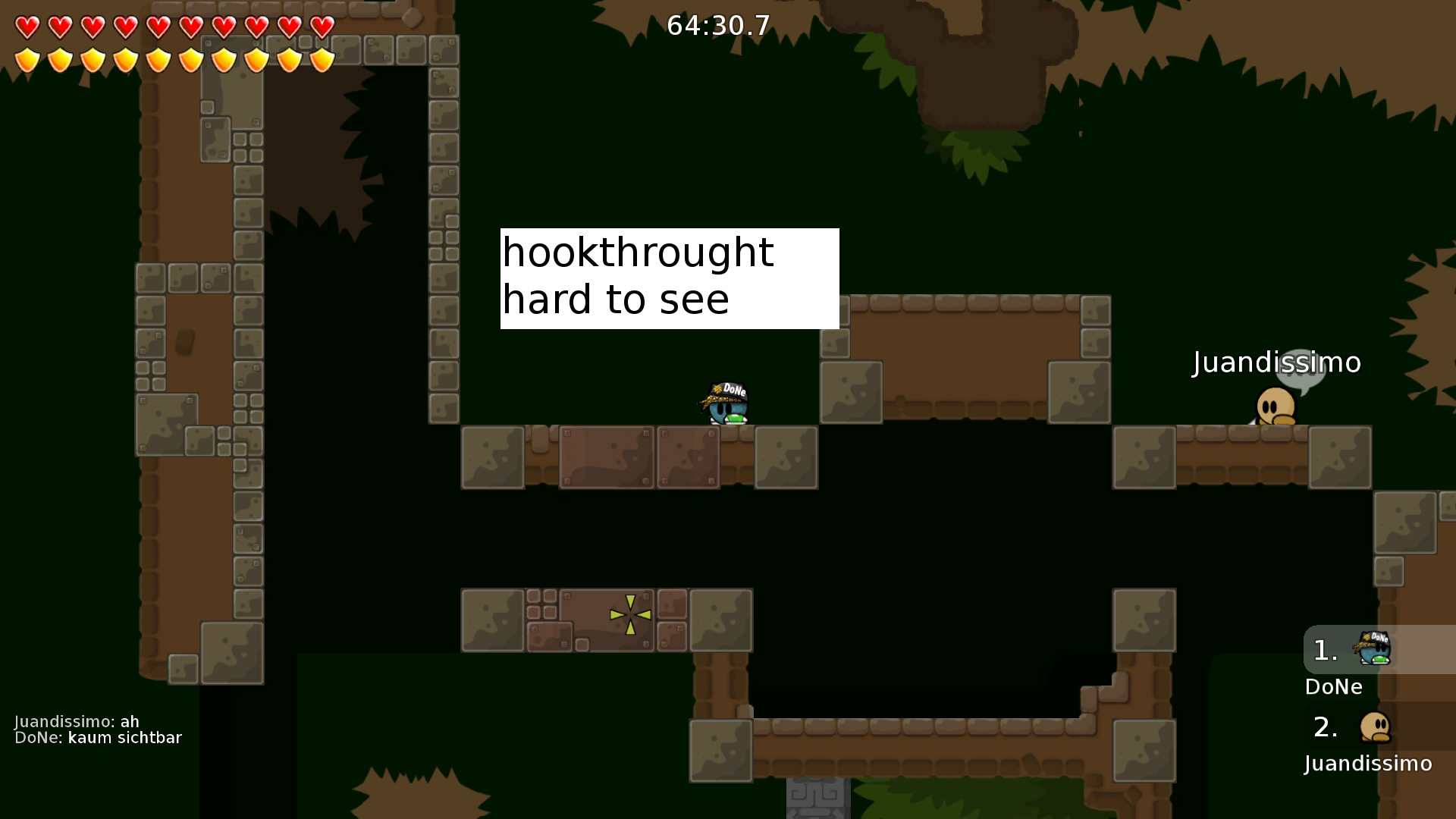Expand the leaderboard entry labeled 1.
1456x819 pixels.
[x=1324, y=650]
